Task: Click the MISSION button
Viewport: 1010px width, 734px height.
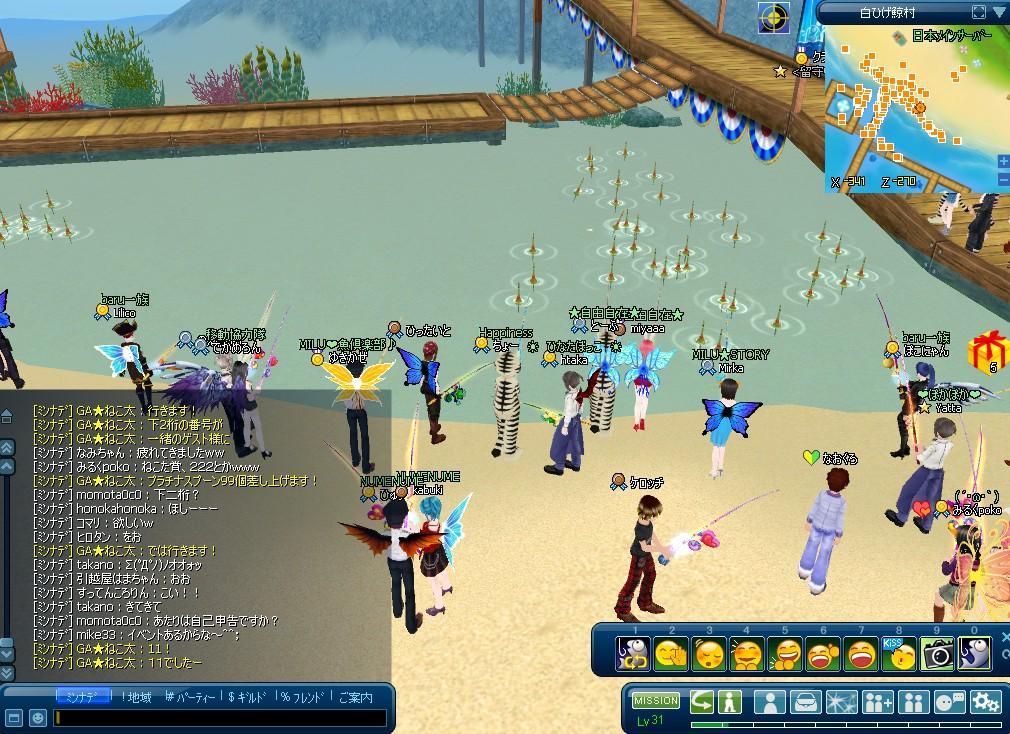Action: (656, 701)
